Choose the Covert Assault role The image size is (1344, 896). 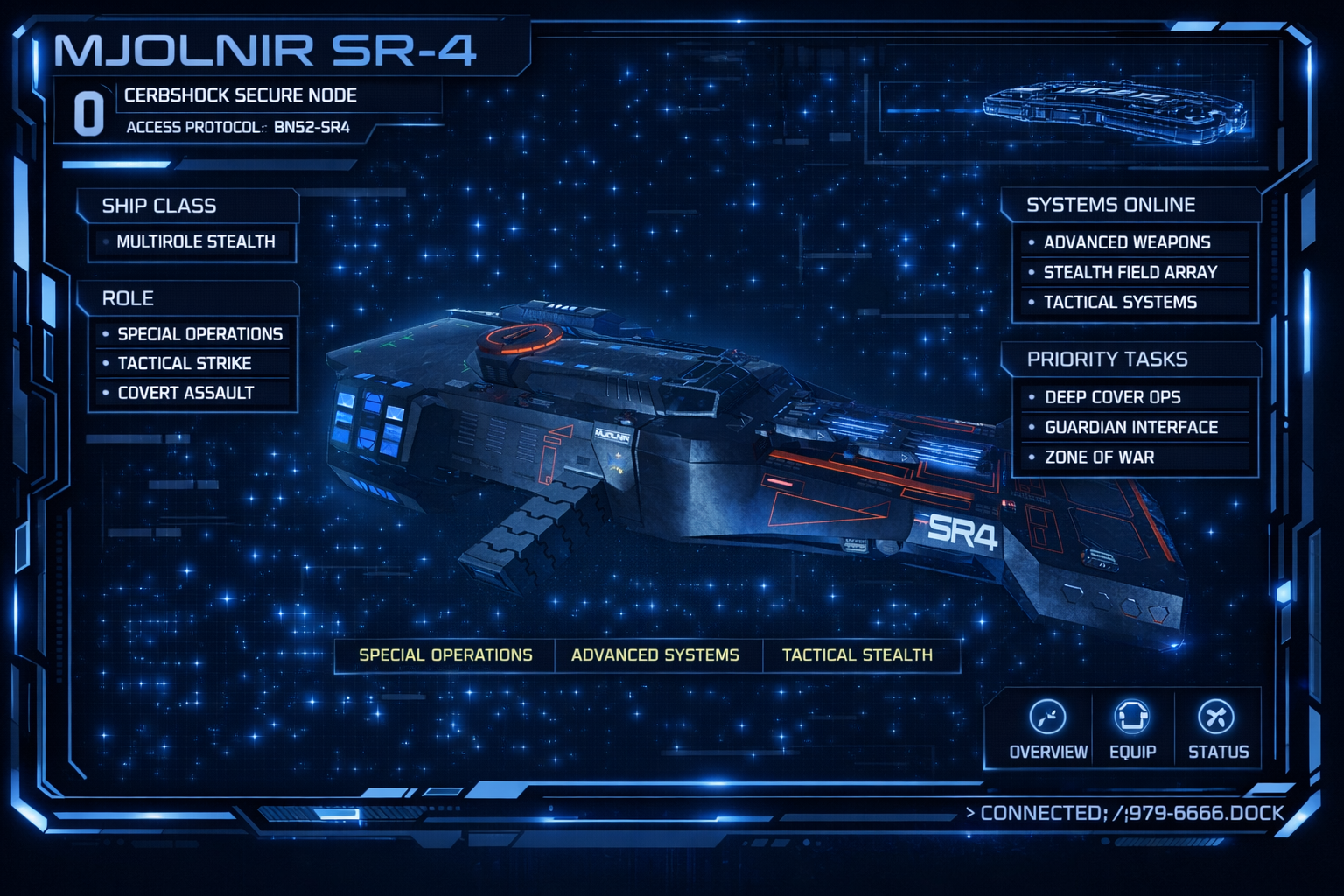click(185, 393)
